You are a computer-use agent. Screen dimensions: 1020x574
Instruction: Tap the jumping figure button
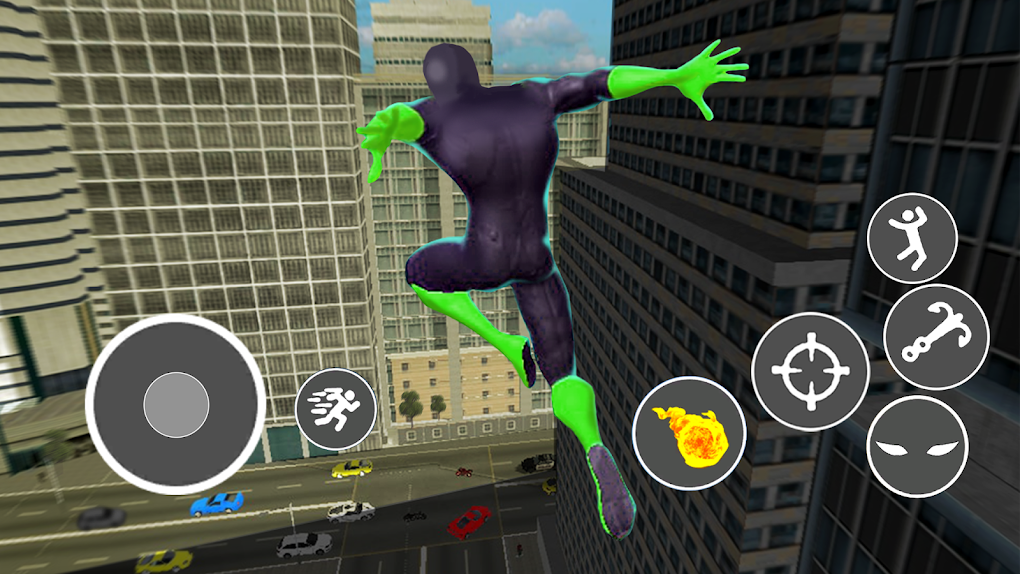coord(912,238)
